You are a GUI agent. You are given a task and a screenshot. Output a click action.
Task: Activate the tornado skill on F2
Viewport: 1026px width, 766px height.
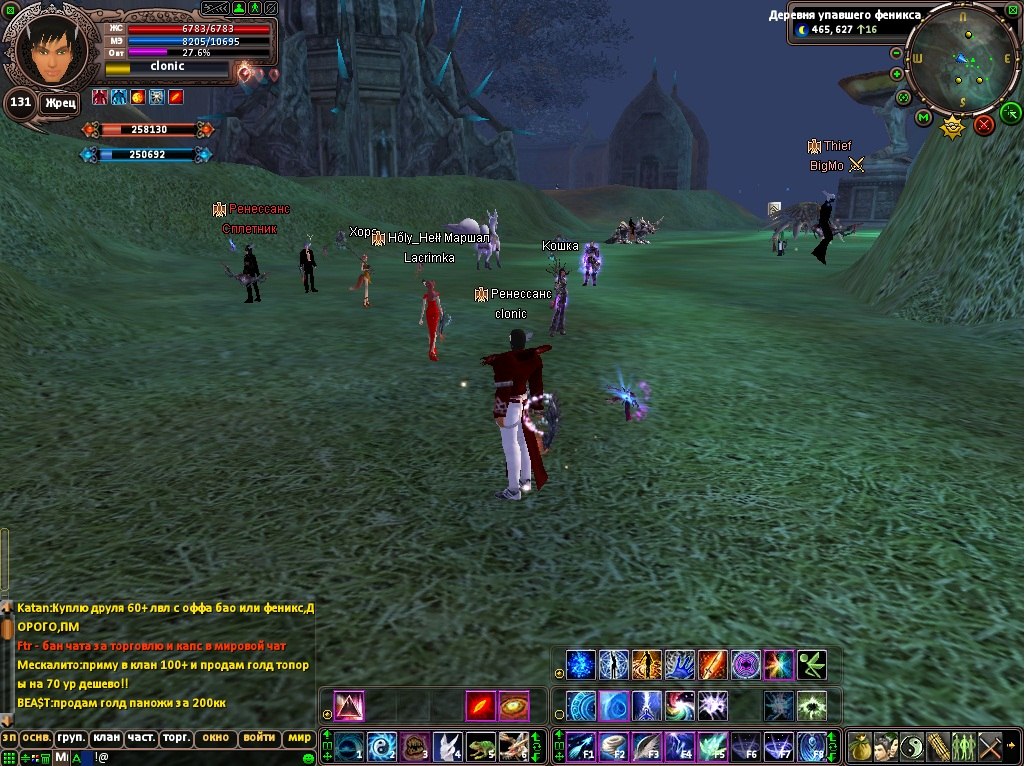tap(613, 746)
